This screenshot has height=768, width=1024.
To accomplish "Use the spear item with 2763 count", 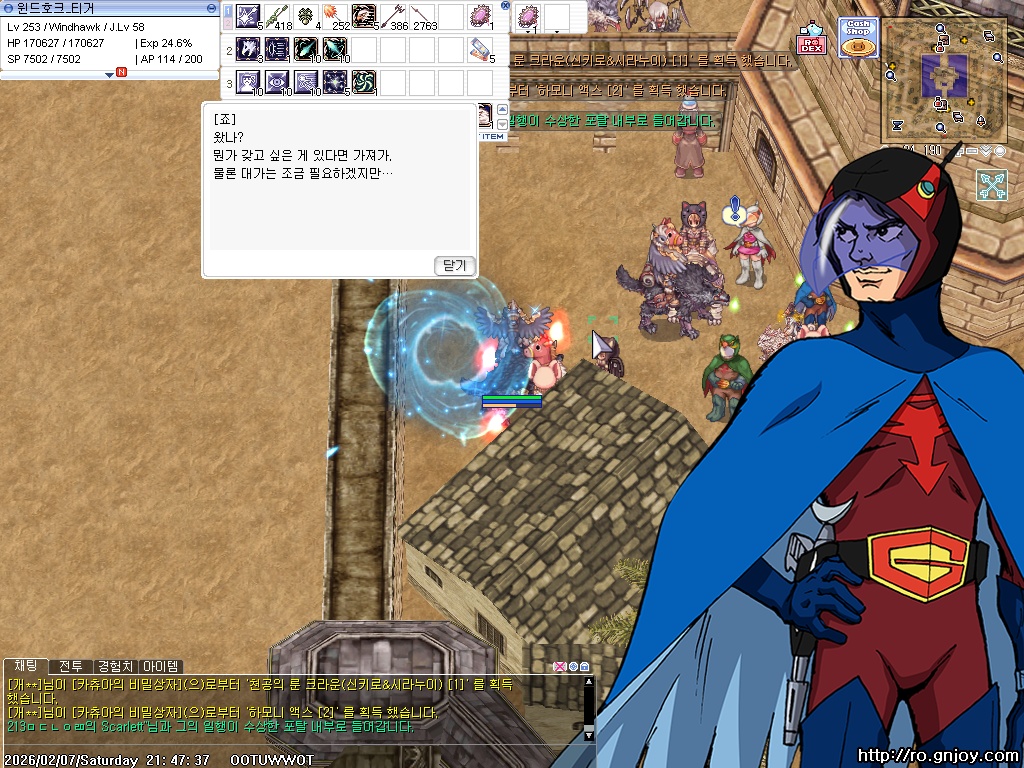I will [x=422, y=17].
